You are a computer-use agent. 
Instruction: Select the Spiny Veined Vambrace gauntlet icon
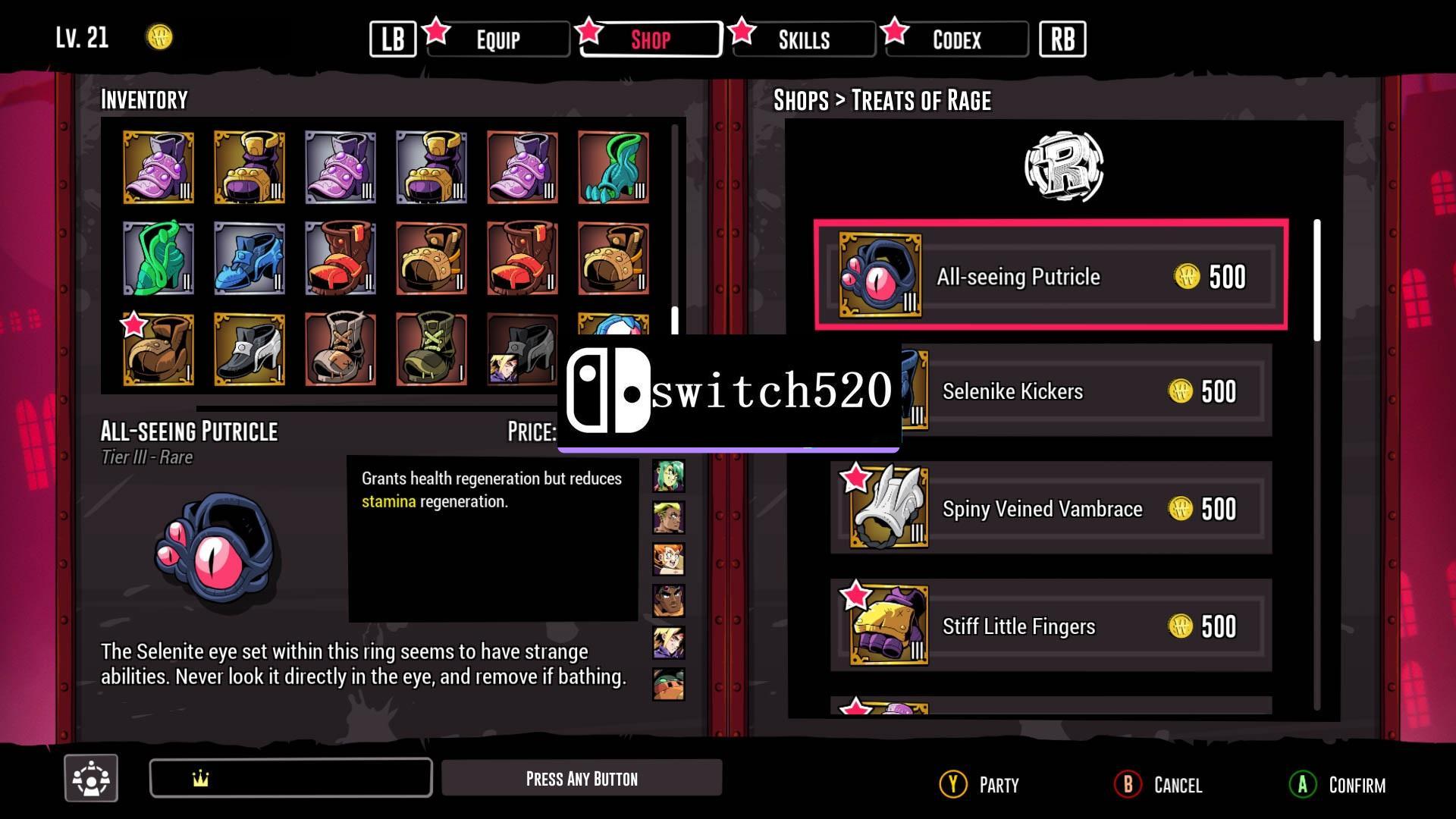point(886,508)
